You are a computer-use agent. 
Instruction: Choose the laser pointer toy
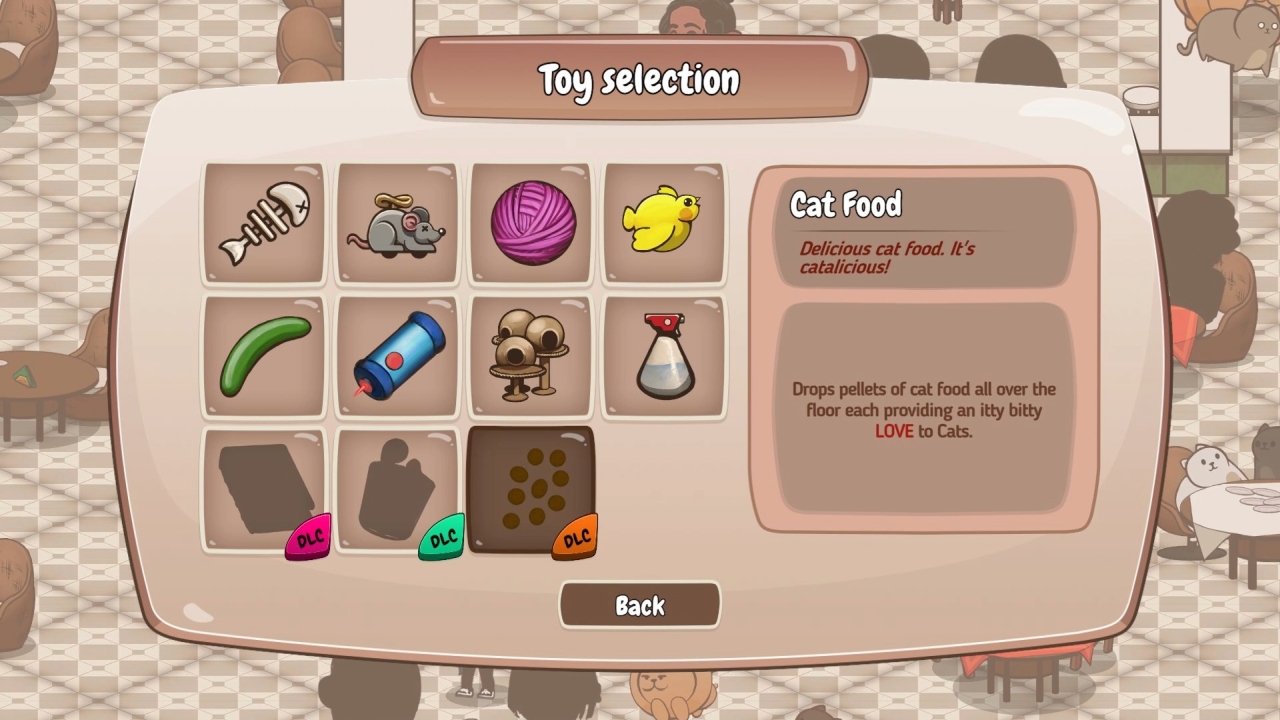click(397, 356)
